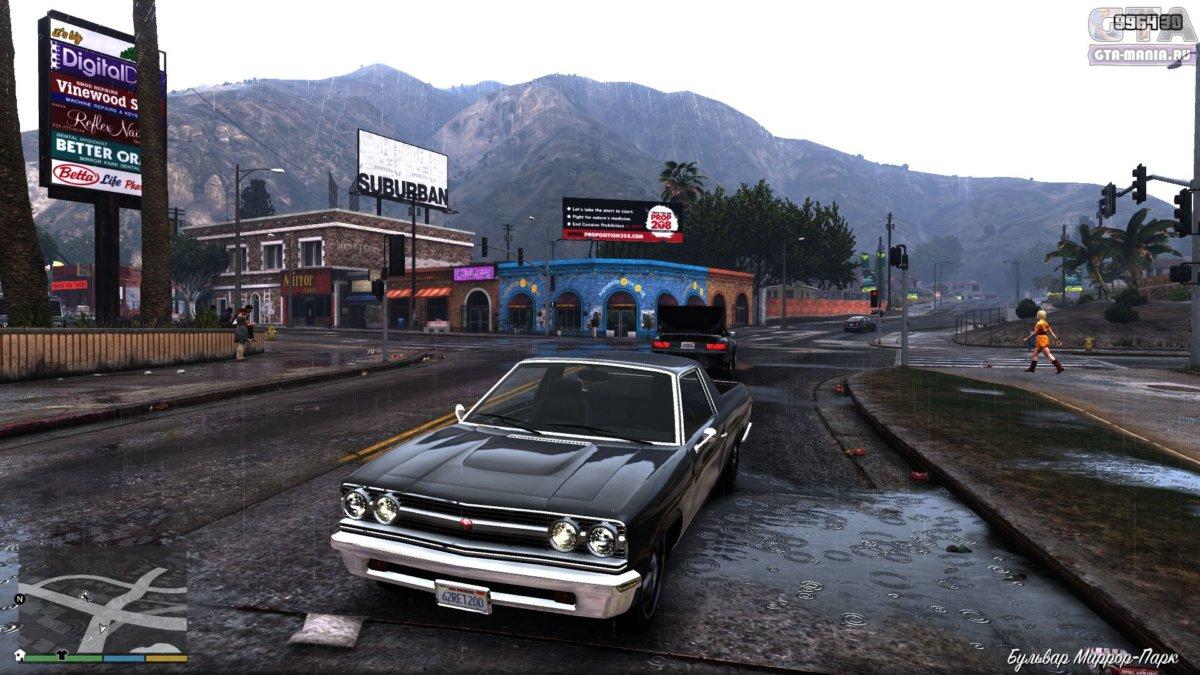Open the GTA-mania.ru watermark link
1200x675 pixels.
pos(1142,54)
